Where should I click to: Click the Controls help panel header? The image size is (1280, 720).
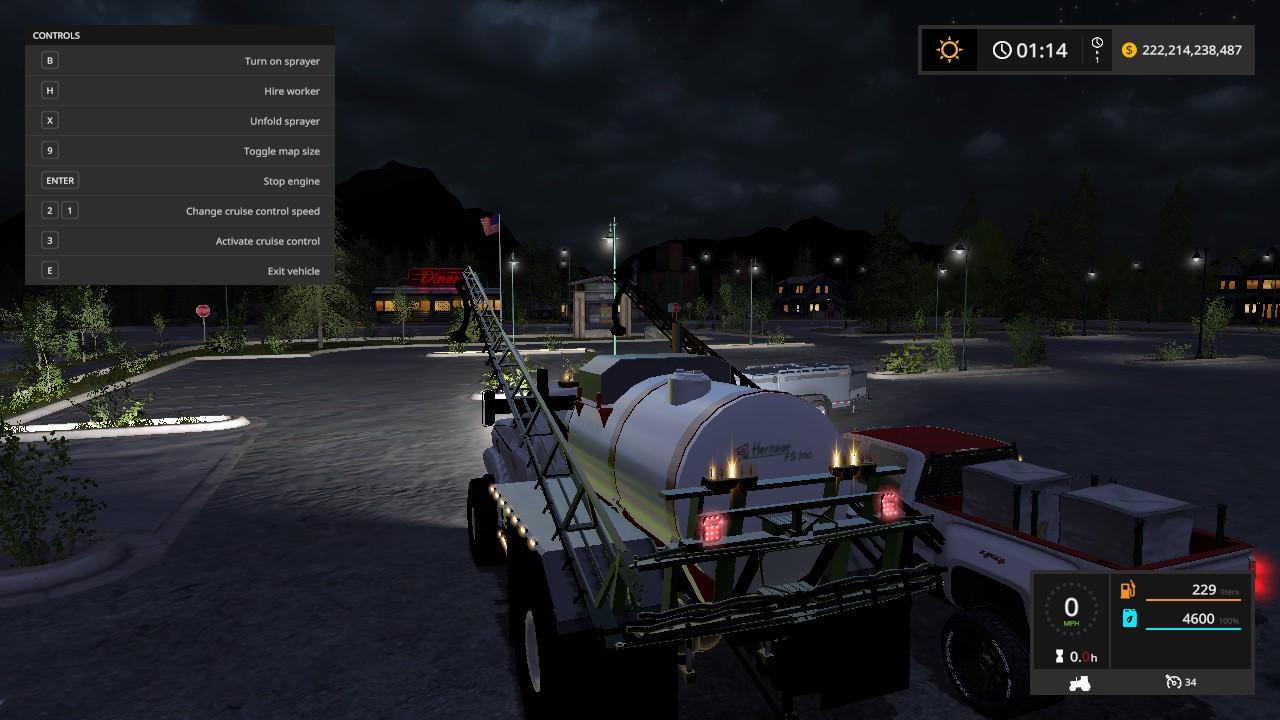(57, 36)
